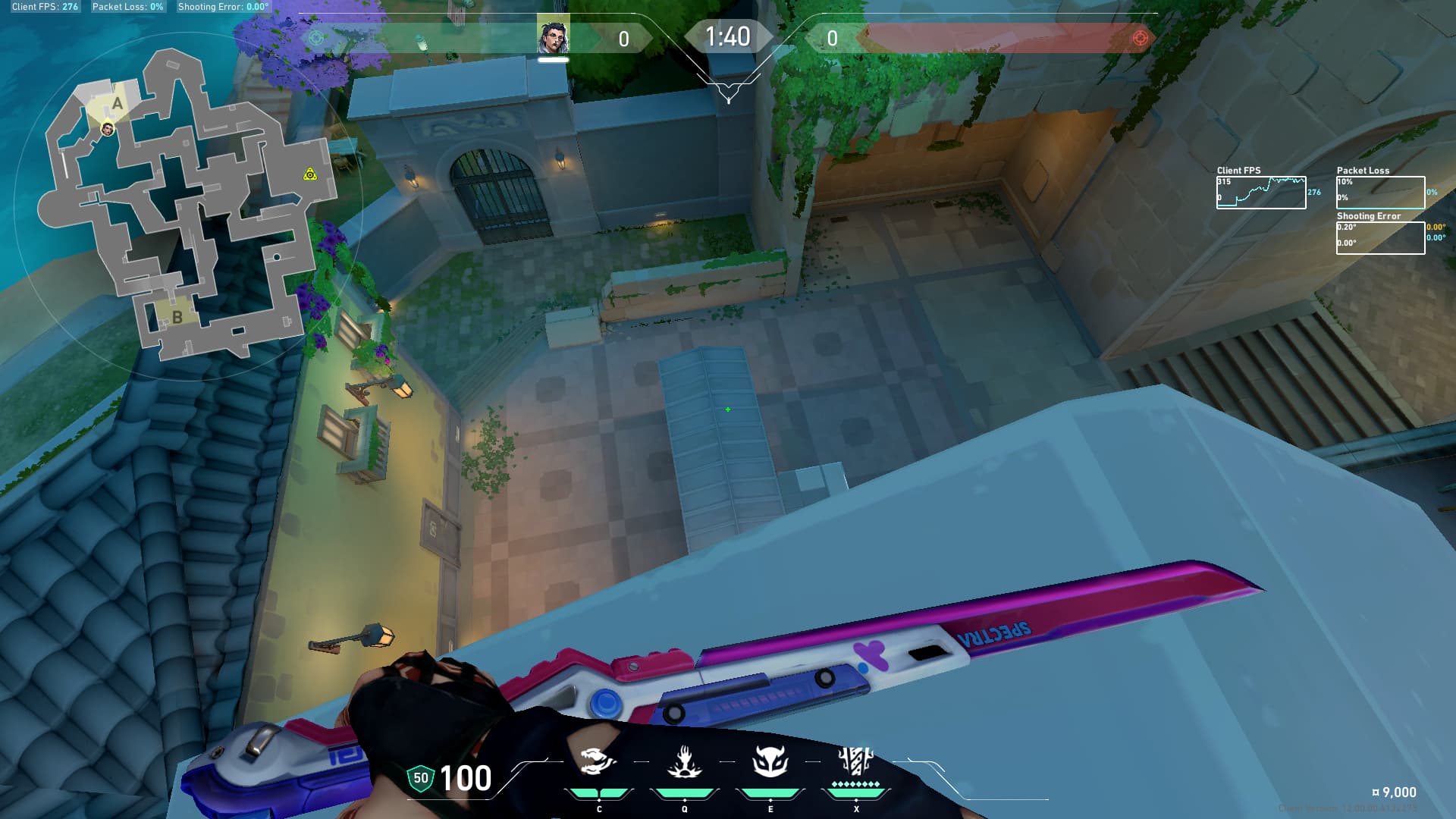
Task: Select Fade's portrait in the top scoreboard
Action: click(553, 36)
